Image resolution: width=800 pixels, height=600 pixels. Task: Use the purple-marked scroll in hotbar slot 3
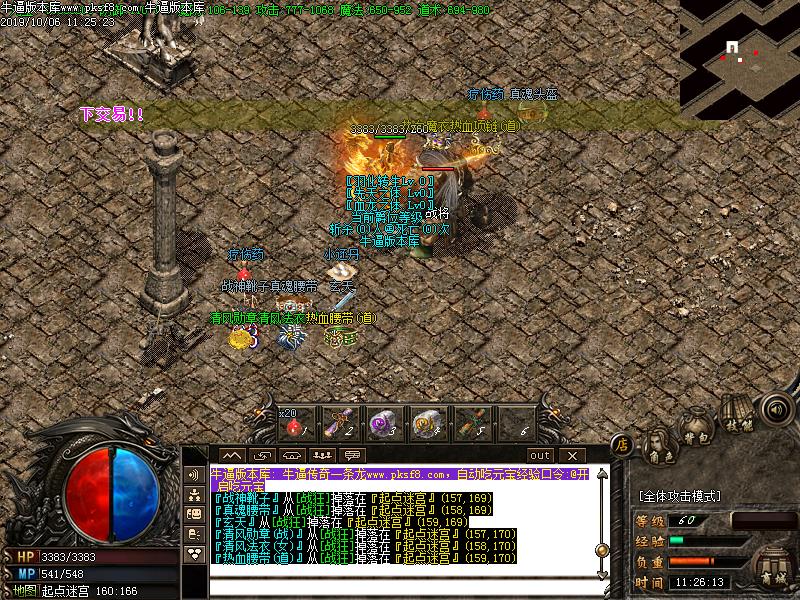382,425
